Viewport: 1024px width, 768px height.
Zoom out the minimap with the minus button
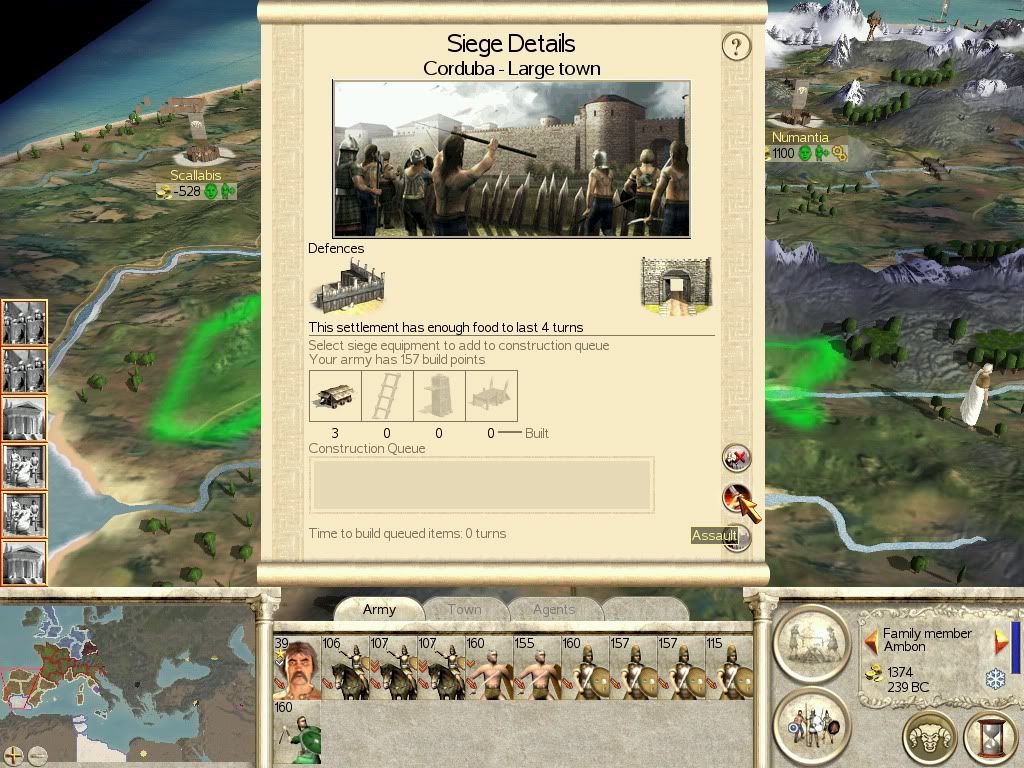pos(38,755)
